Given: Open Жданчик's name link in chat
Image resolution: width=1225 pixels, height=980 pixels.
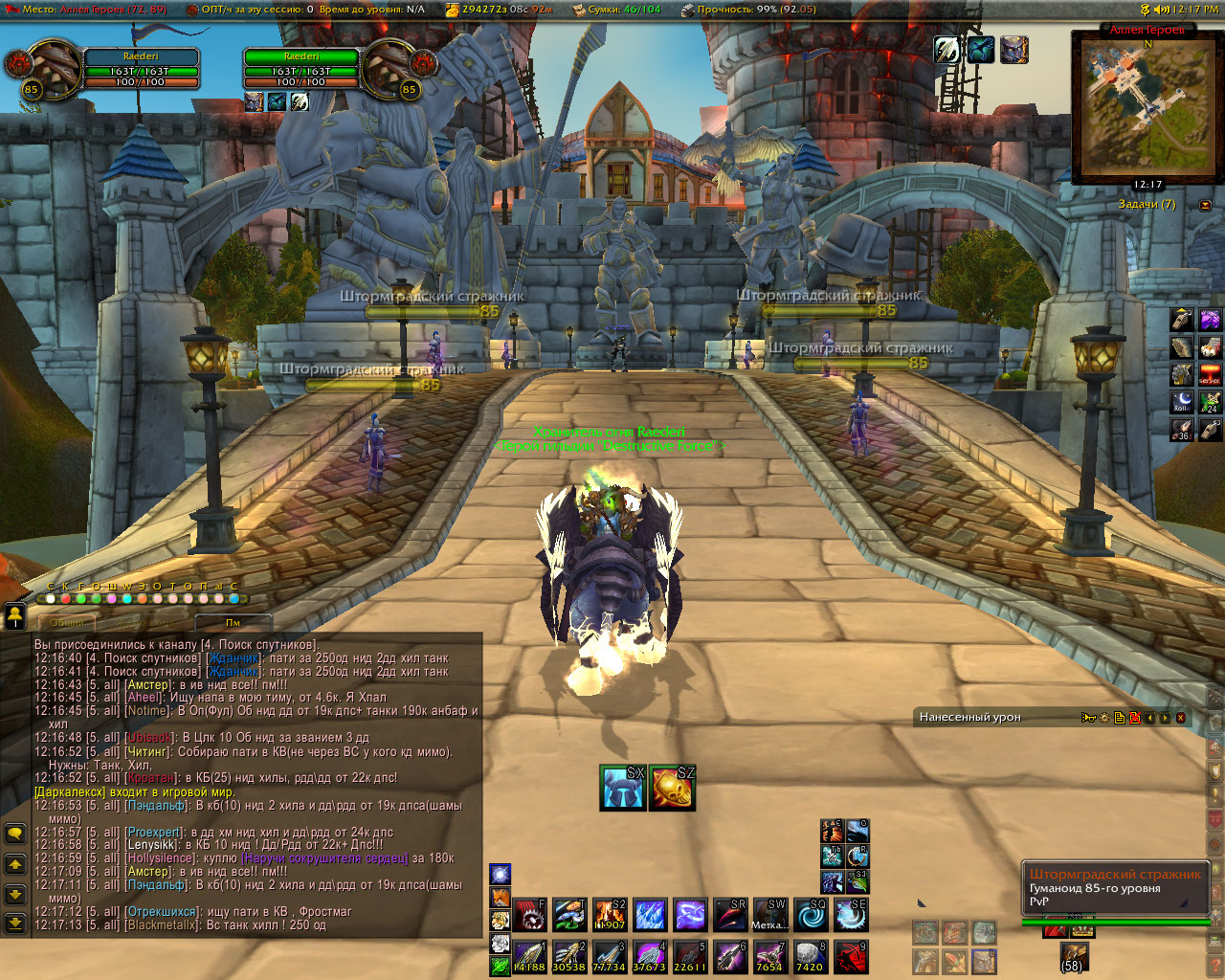Looking at the screenshot, I should pos(234,658).
